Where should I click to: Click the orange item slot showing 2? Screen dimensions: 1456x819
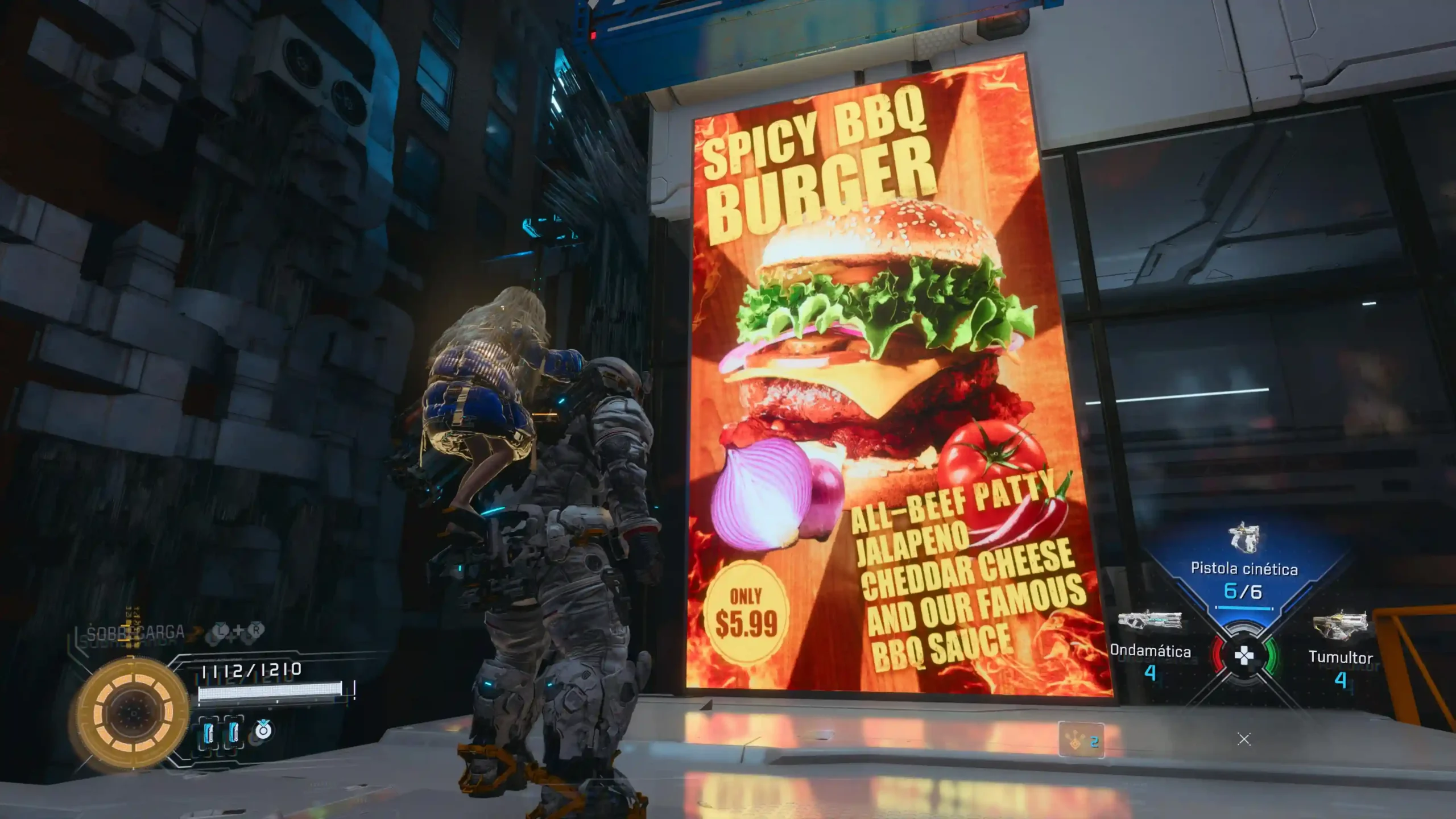pyautogui.click(x=1081, y=741)
